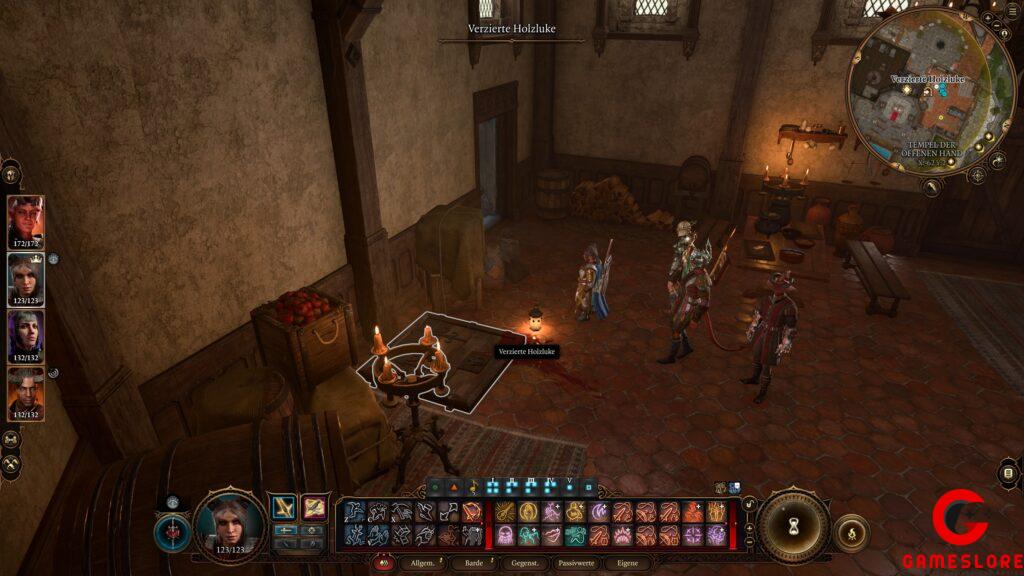
Task: Select the melee weapon set slot
Action: 285,508
